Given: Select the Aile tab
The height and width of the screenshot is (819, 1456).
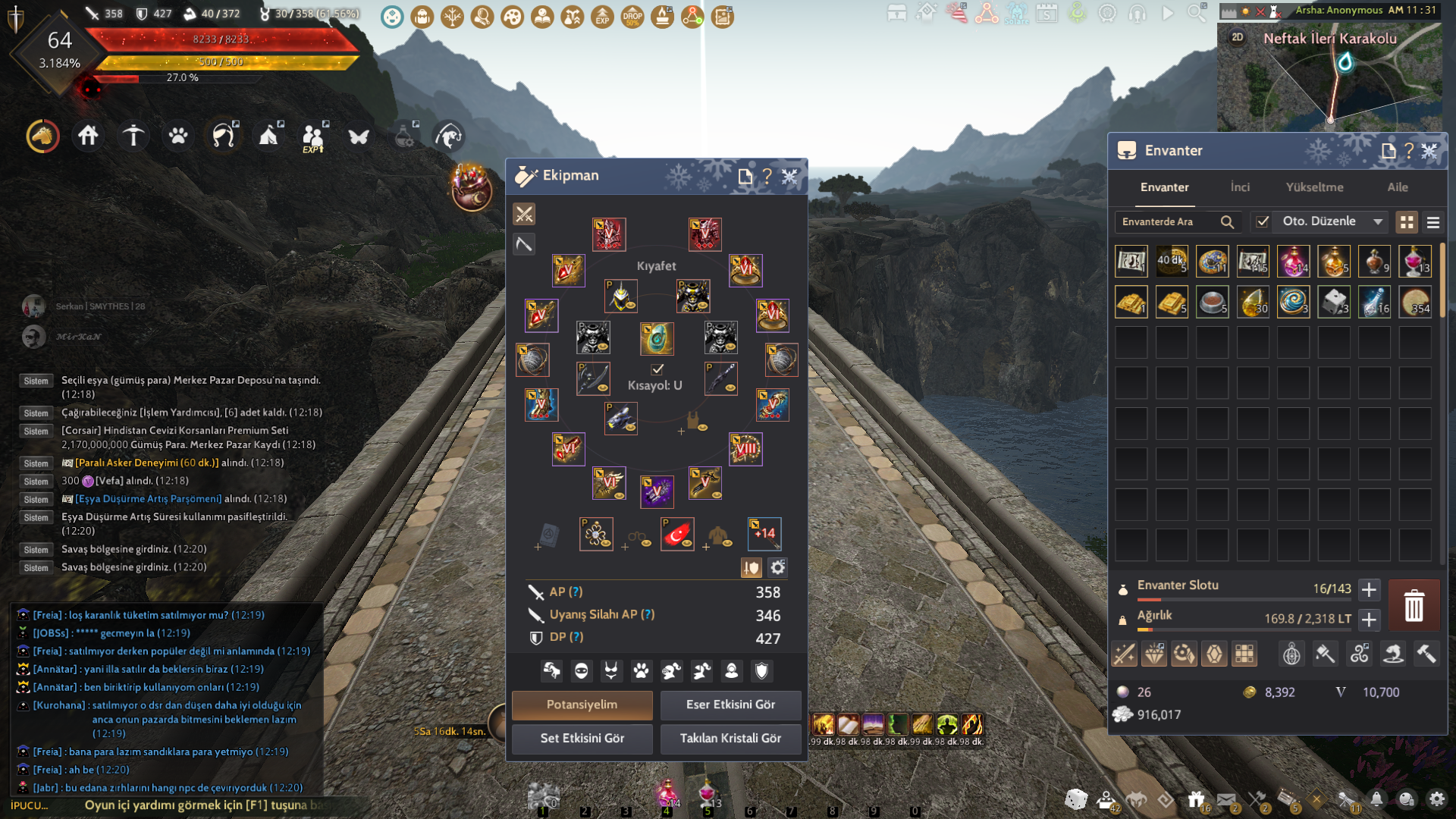Looking at the screenshot, I should click(1397, 187).
